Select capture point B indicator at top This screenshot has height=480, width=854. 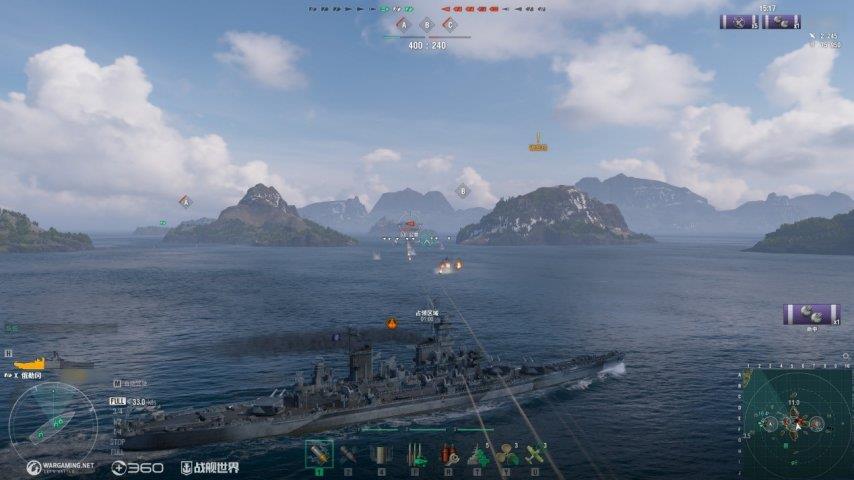[427, 25]
